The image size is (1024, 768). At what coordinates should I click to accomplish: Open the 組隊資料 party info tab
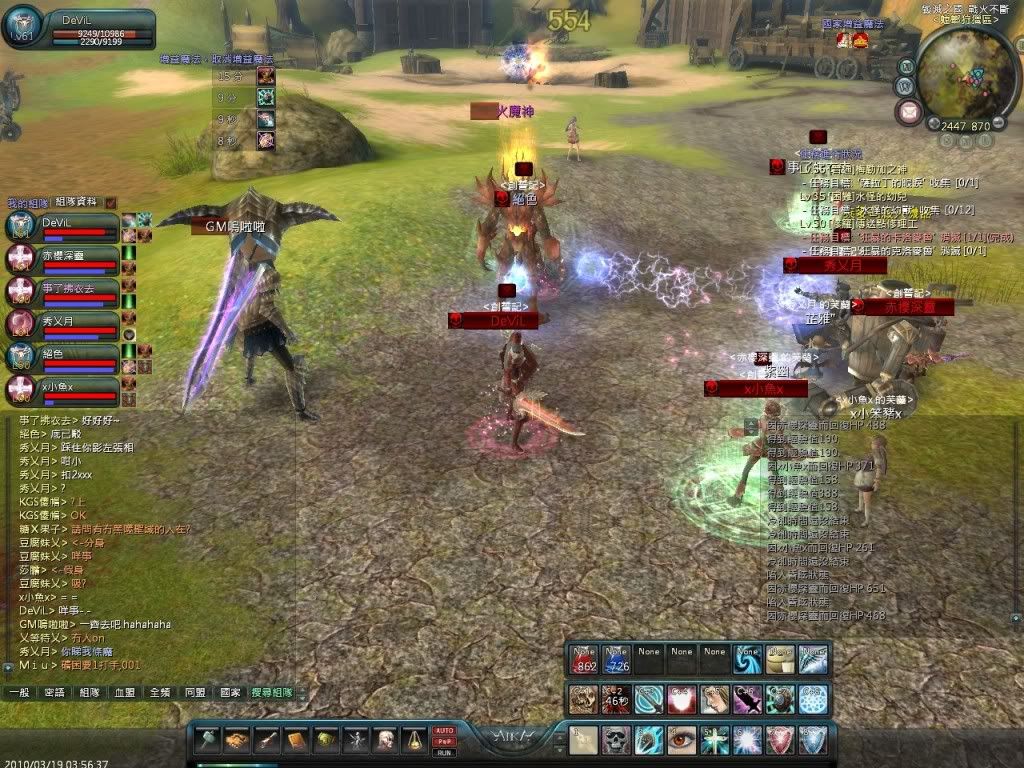point(76,202)
